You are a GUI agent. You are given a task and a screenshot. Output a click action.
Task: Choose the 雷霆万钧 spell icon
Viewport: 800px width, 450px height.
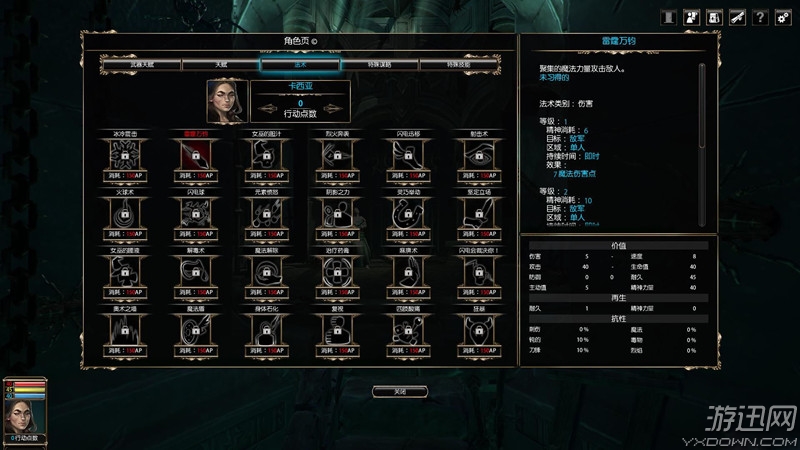(194, 156)
